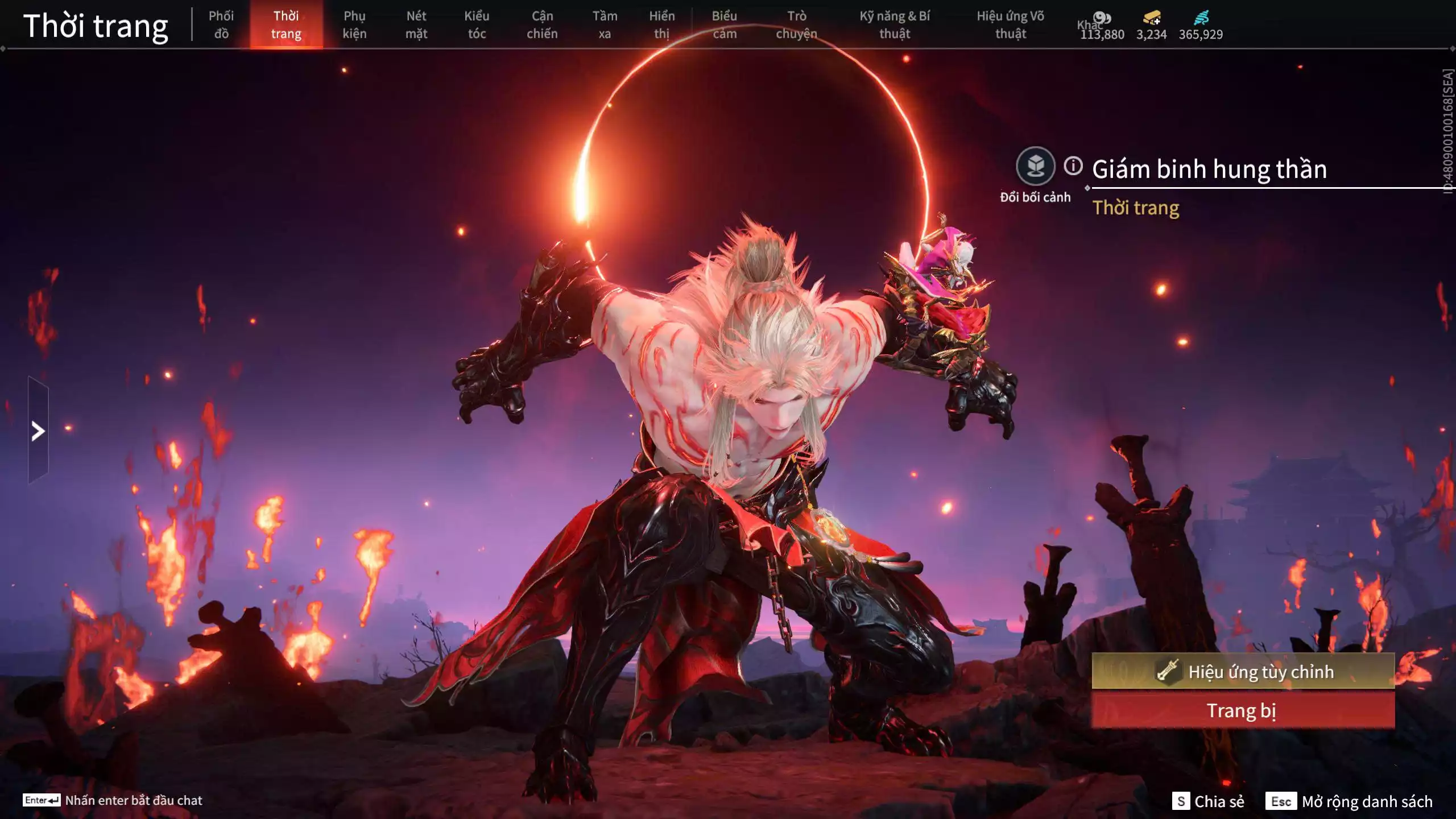Click Chia sẻ to share outfit
This screenshot has width=1456, height=819.
(1208, 801)
